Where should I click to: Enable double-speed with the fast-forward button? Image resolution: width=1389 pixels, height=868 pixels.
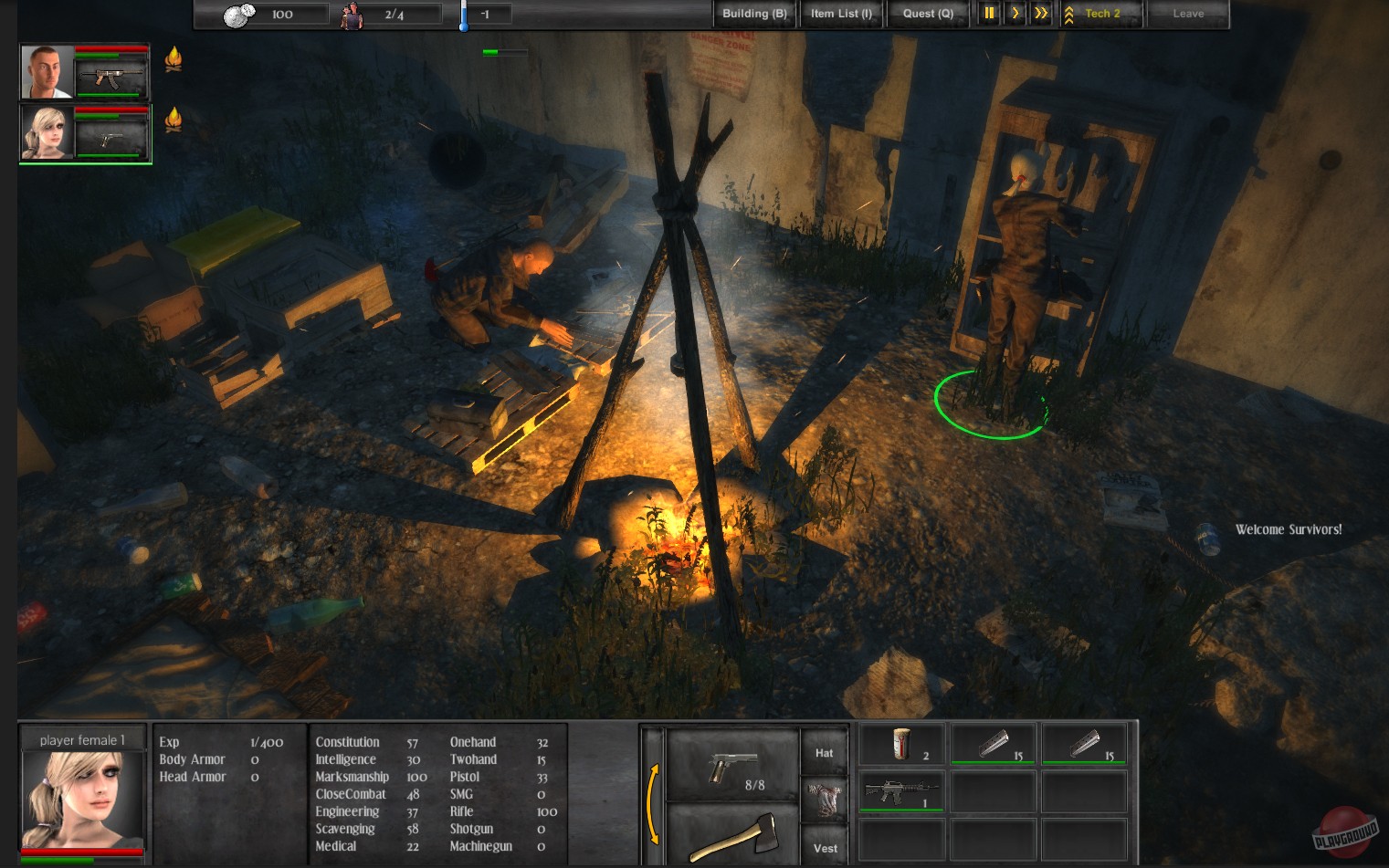1040,14
